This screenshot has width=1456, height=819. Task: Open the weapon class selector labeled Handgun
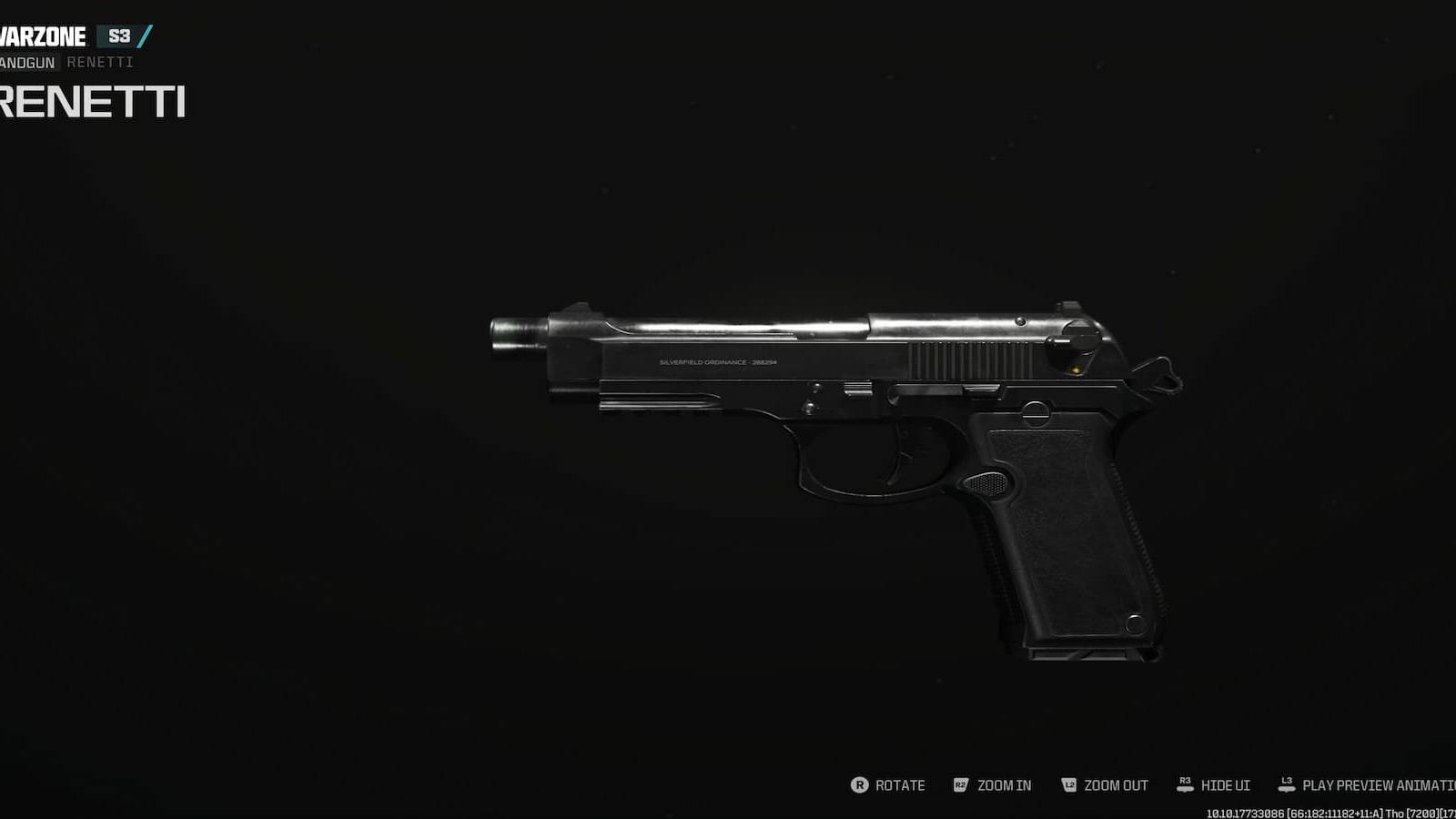(25, 62)
